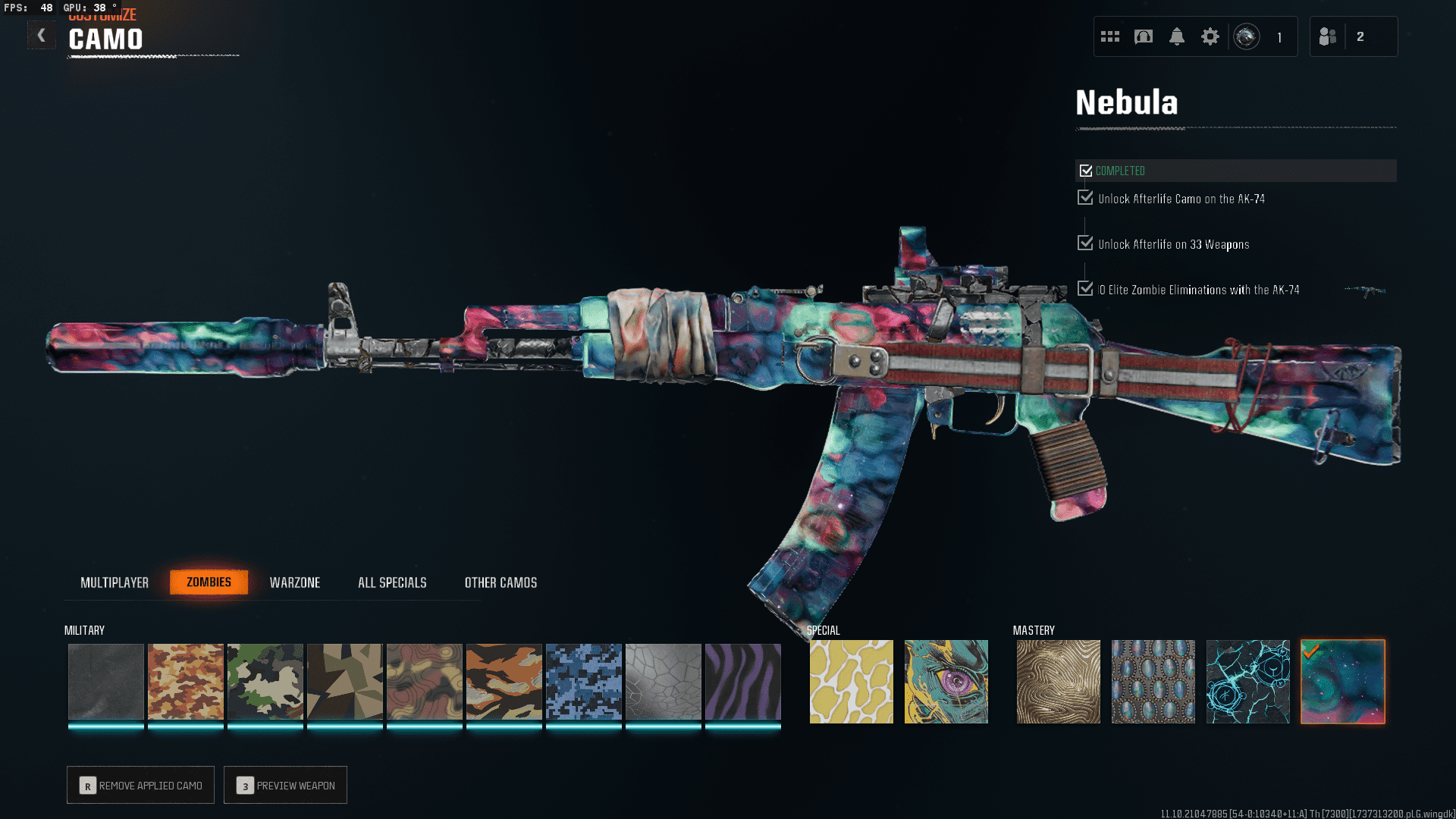Select the Zombies camo tab
The height and width of the screenshot is (819, 1456).
point(209,582)
